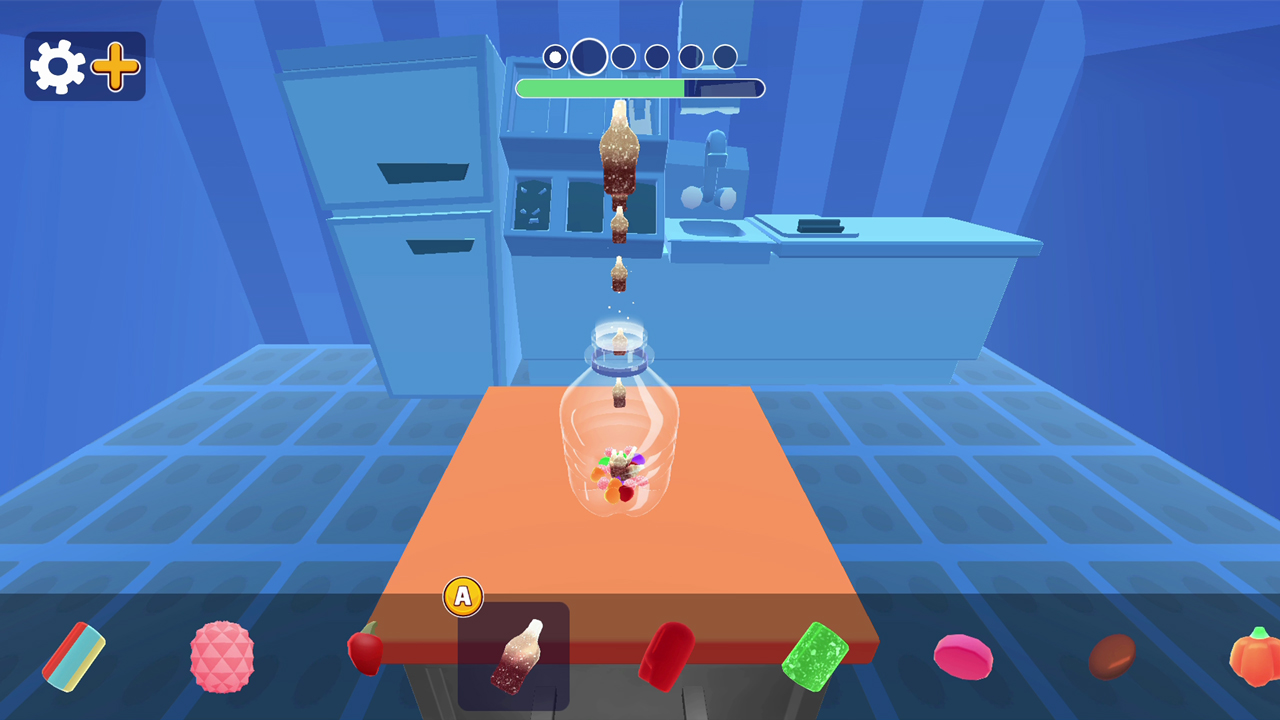Image resolution: width=1280 pixels, height=720 pixels.
Task: Tap the gummy pile inside the bottle
Action: [x=622, y=475]
